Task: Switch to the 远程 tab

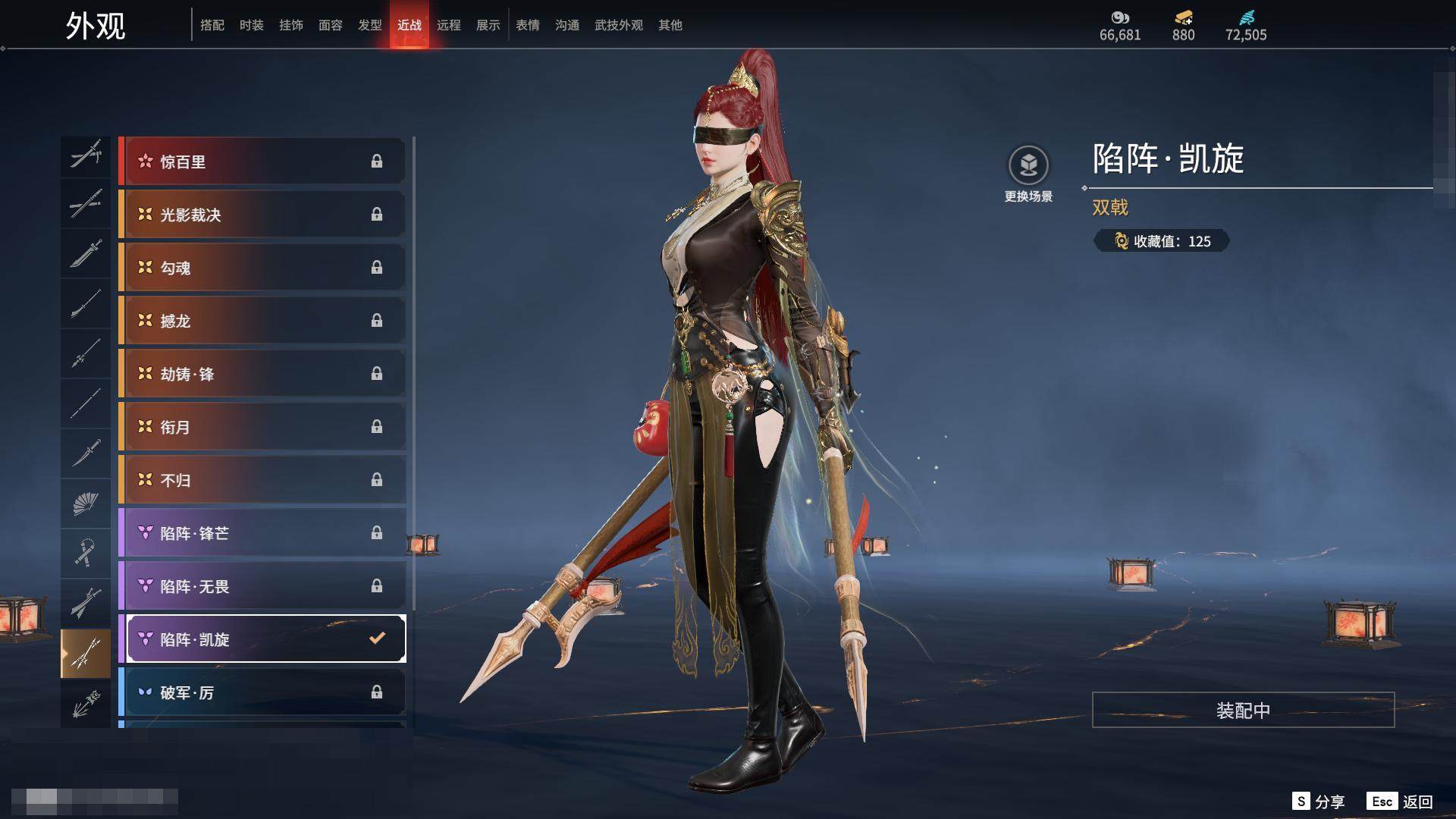Action: click(448, 25)
